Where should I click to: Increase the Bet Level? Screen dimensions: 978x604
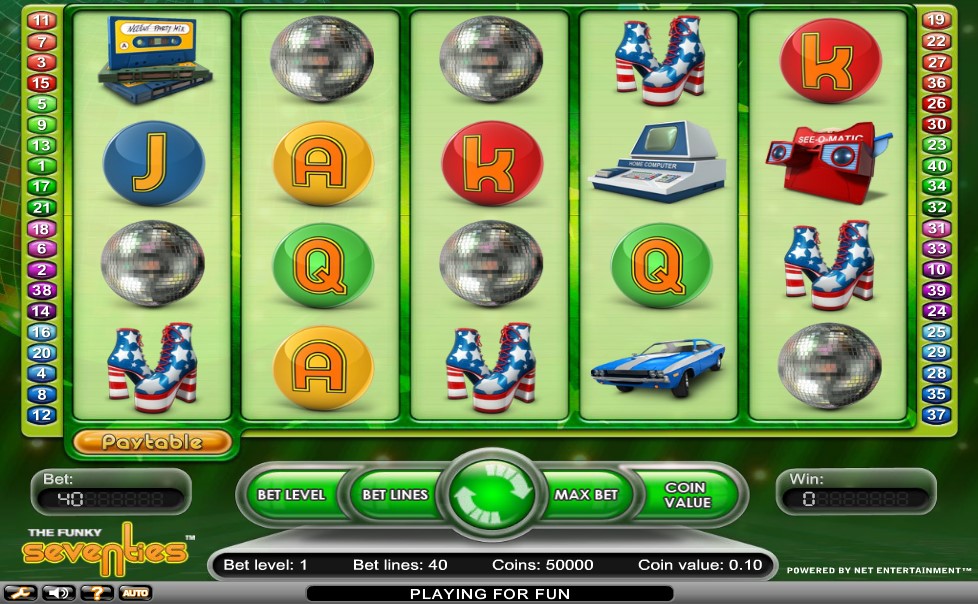click(x=290, y=494)
